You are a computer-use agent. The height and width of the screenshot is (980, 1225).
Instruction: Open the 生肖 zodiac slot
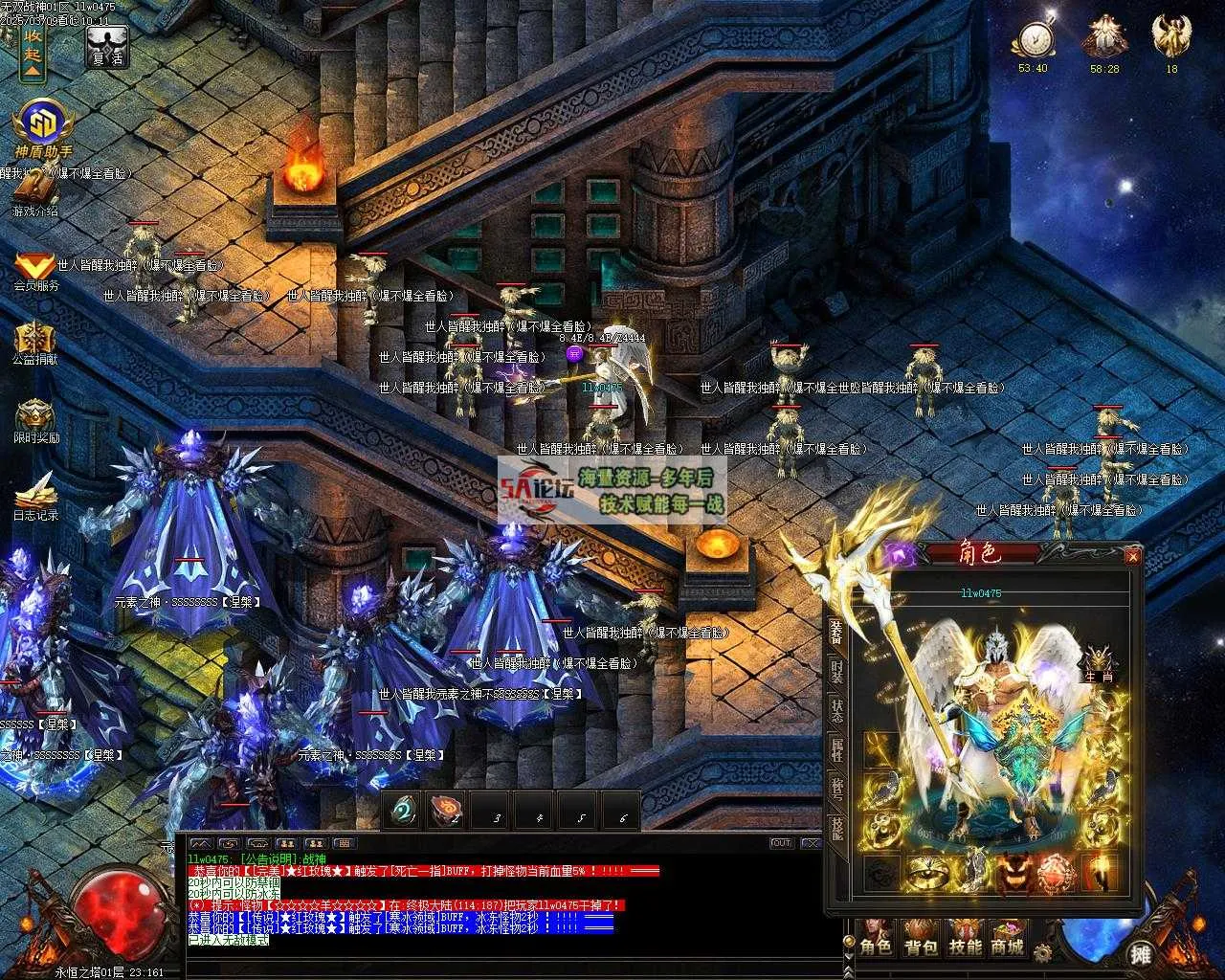1097,662
